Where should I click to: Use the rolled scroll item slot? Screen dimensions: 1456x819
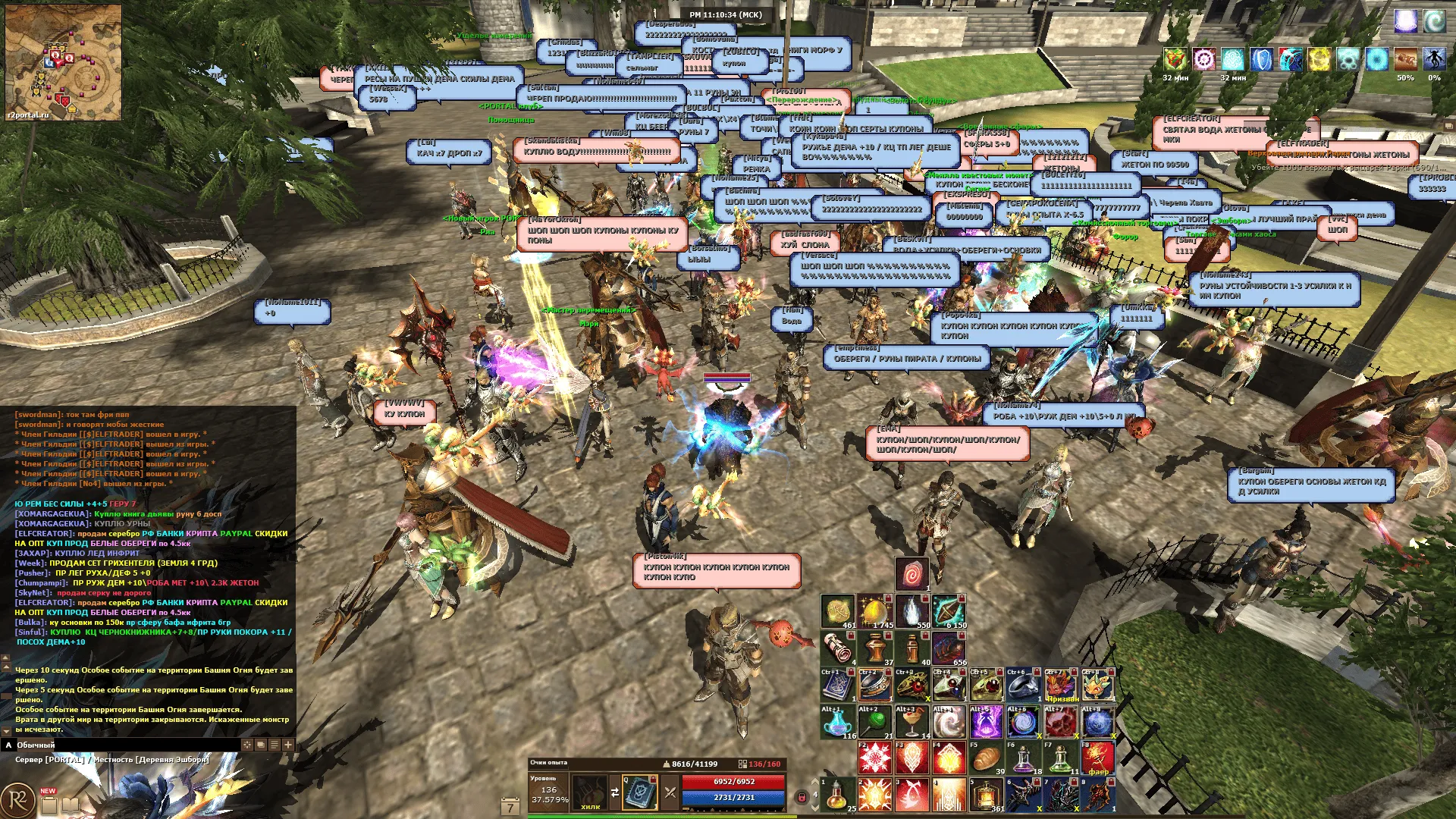(x=837, y=649)
